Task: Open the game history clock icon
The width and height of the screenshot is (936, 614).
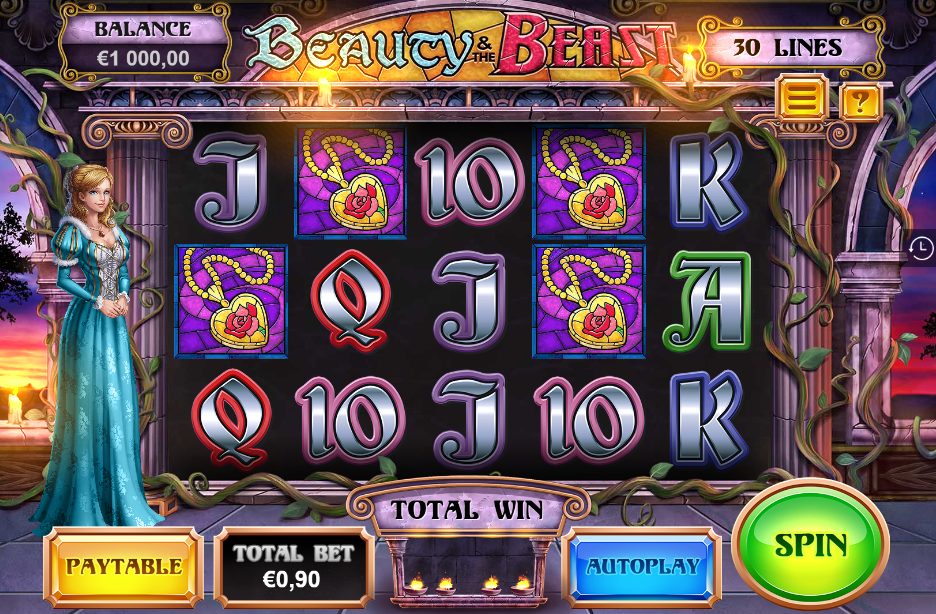Action: [x=922, y=249]
